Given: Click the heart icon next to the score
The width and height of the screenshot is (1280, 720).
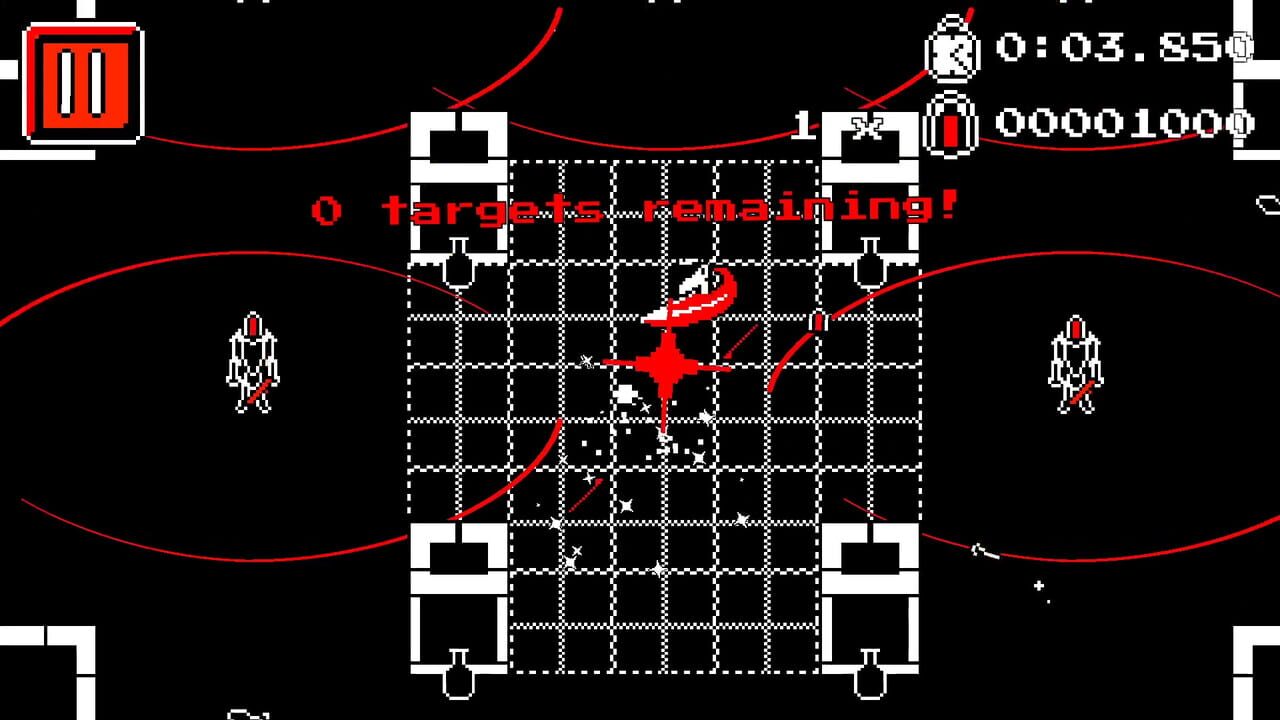Looking at the screenshot, I should click(951, 126).
